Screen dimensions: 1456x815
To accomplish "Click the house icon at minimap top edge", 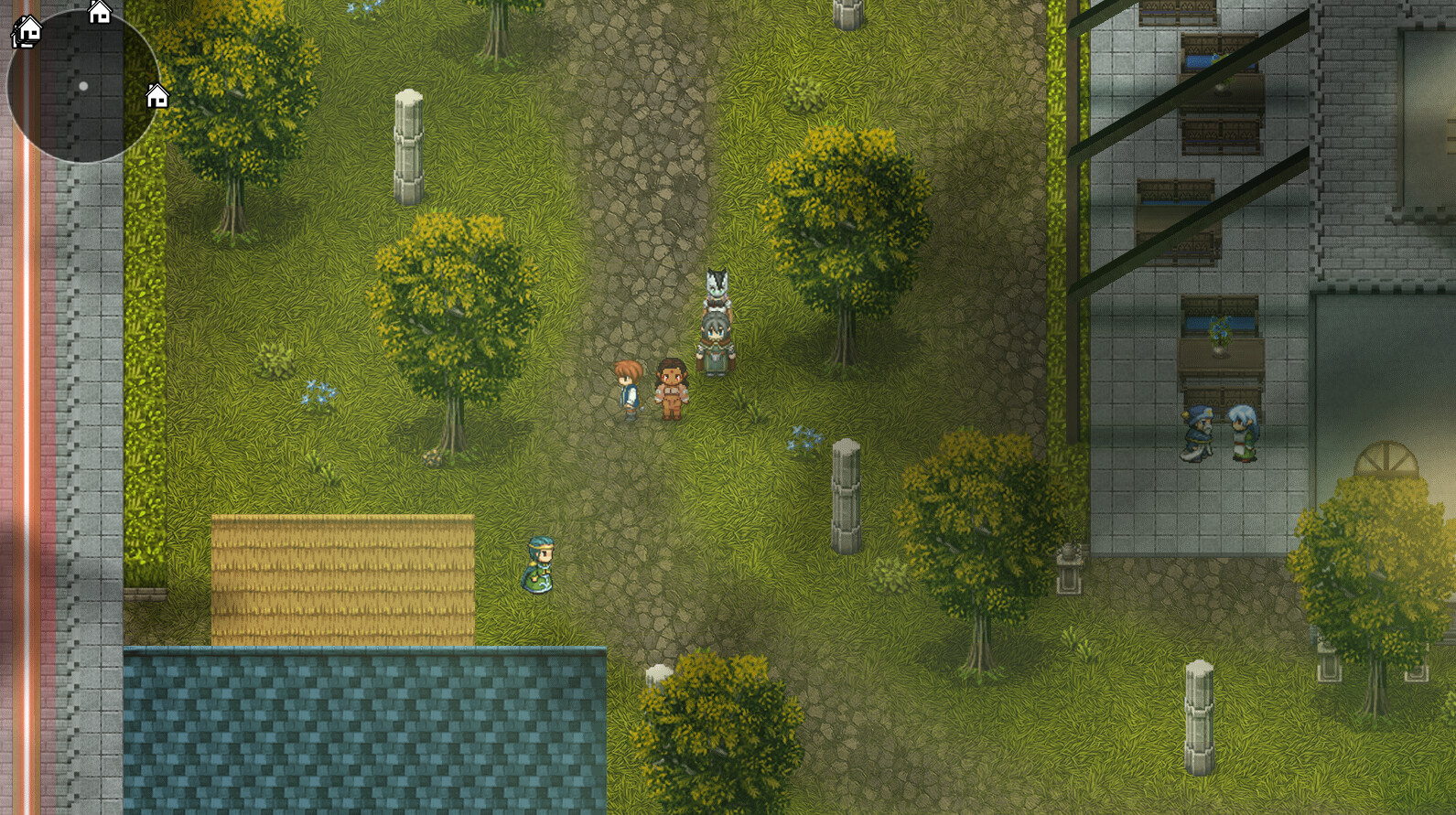I will pos(98,13).
